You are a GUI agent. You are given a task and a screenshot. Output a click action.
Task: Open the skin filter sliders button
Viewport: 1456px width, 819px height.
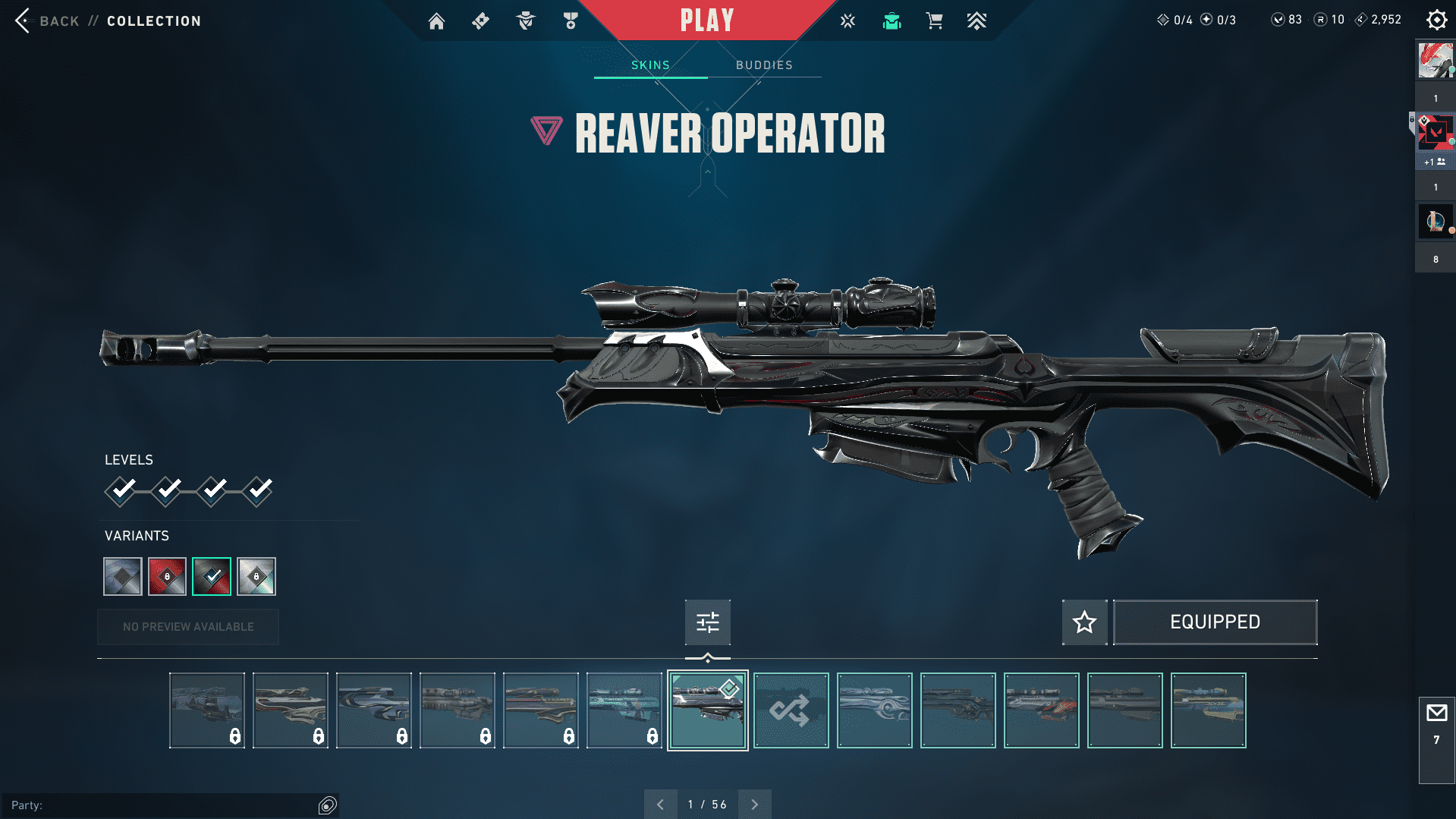click(x=707, y=622)
